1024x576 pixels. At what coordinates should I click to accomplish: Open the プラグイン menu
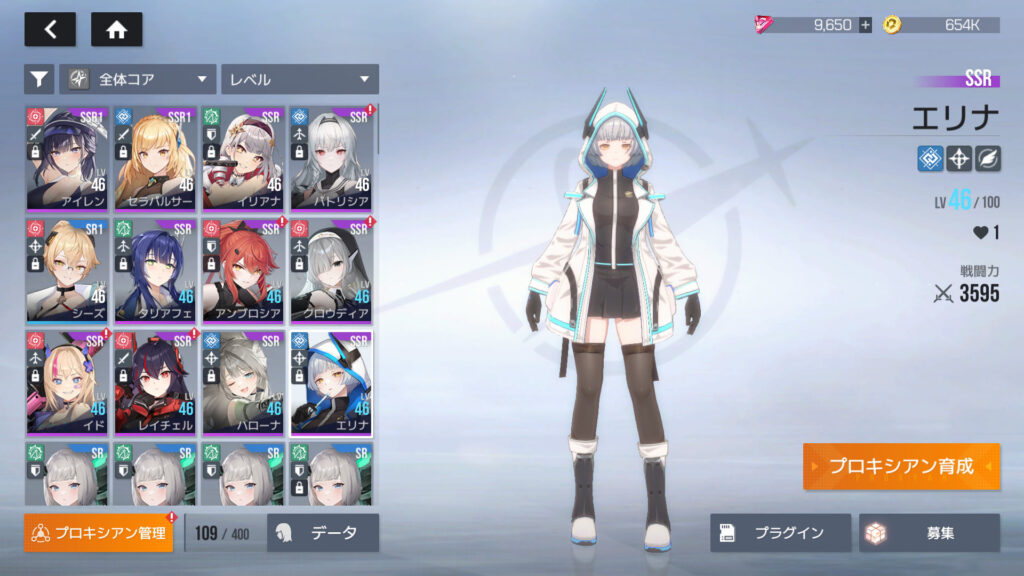[x=780, y=533]
